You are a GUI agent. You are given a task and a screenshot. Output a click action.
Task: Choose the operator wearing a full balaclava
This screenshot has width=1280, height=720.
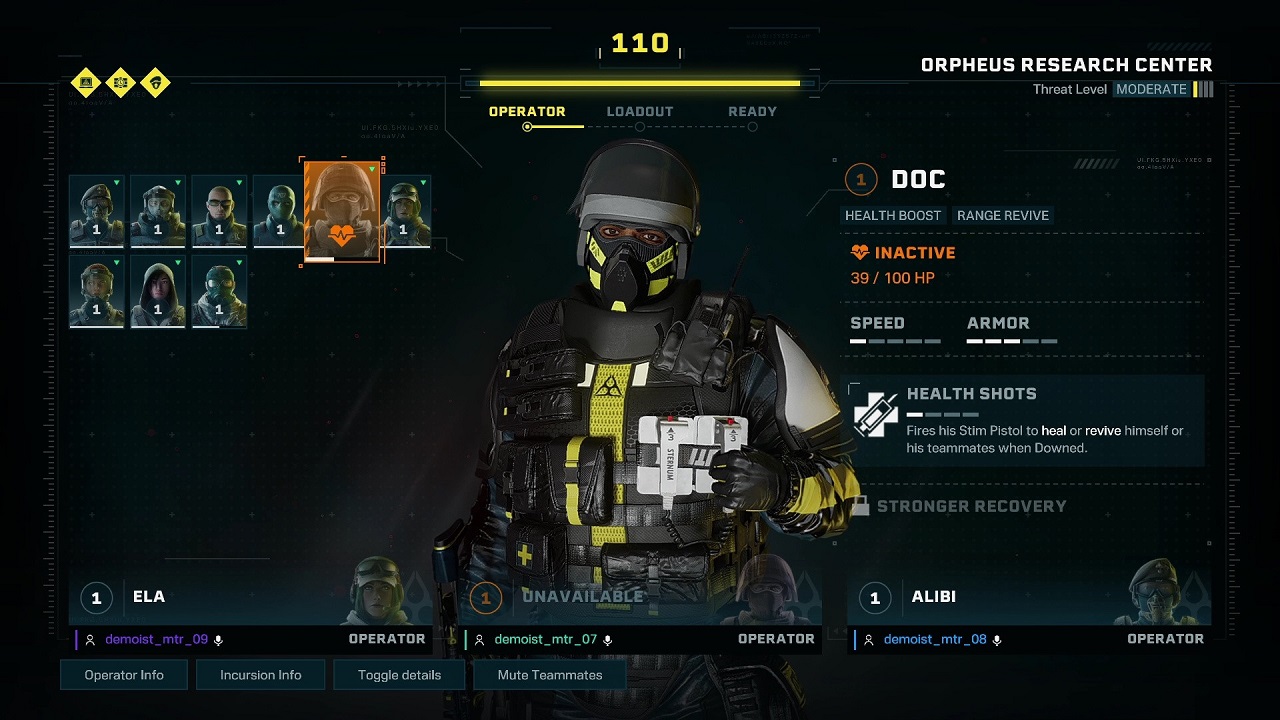point(279,212)
